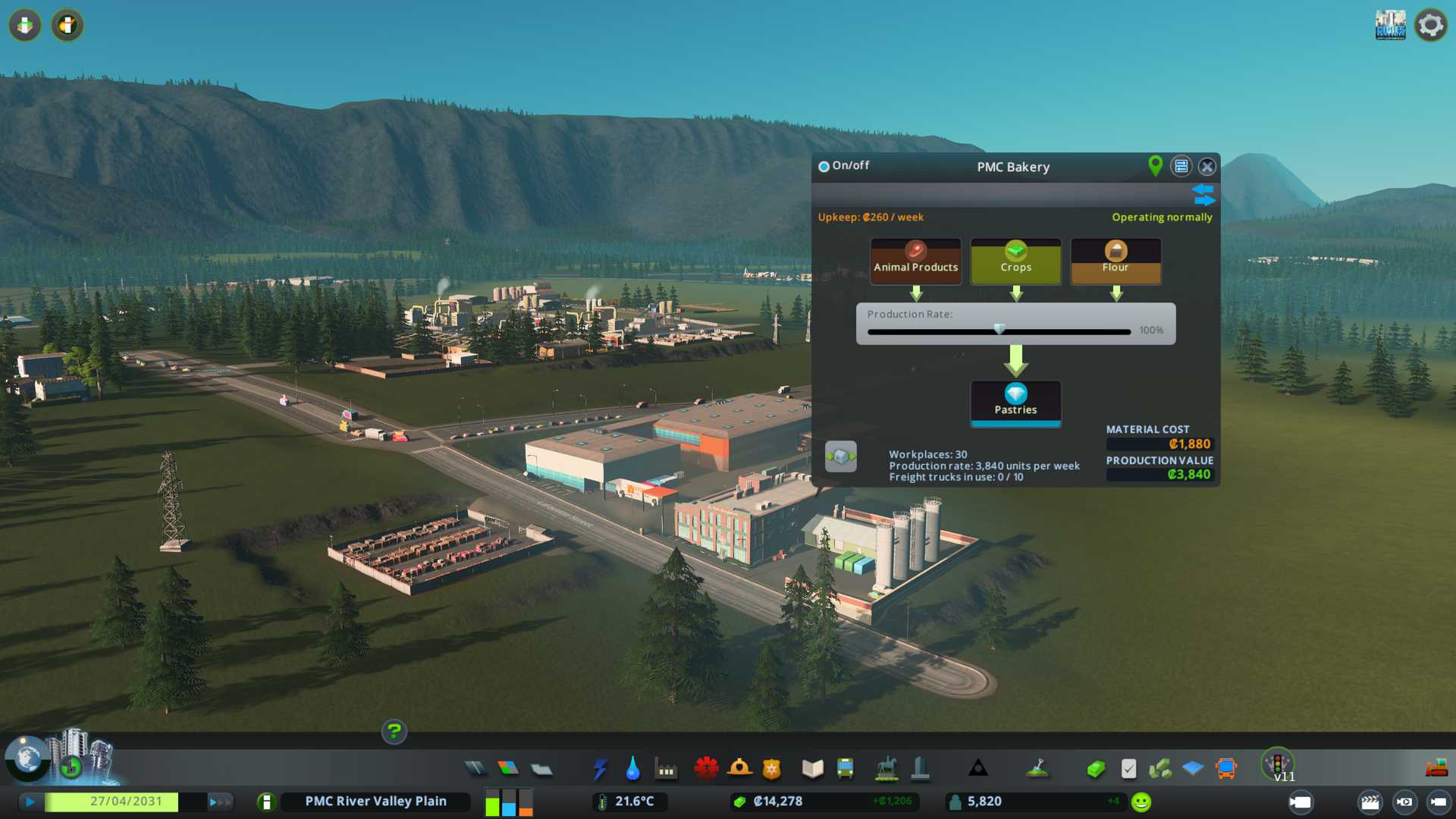Open the game options gear menu
This screenshot has width=1456, height=819.
1430,25
